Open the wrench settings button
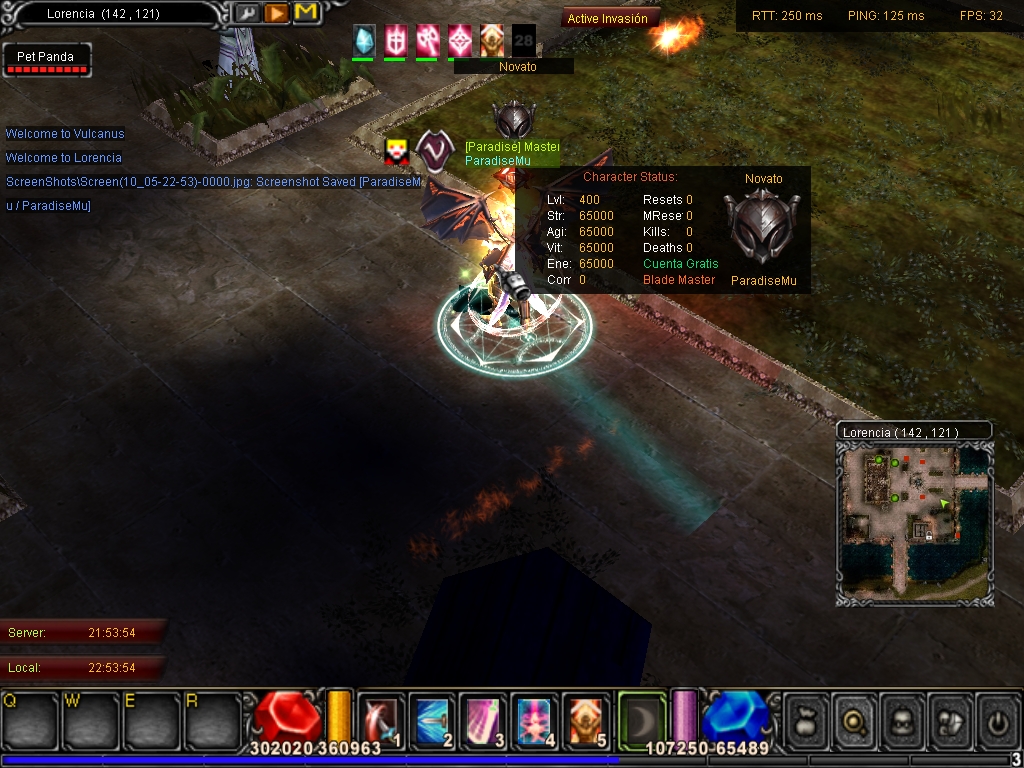This screenshot has width=1024, height=768. (x=247, y=14)
